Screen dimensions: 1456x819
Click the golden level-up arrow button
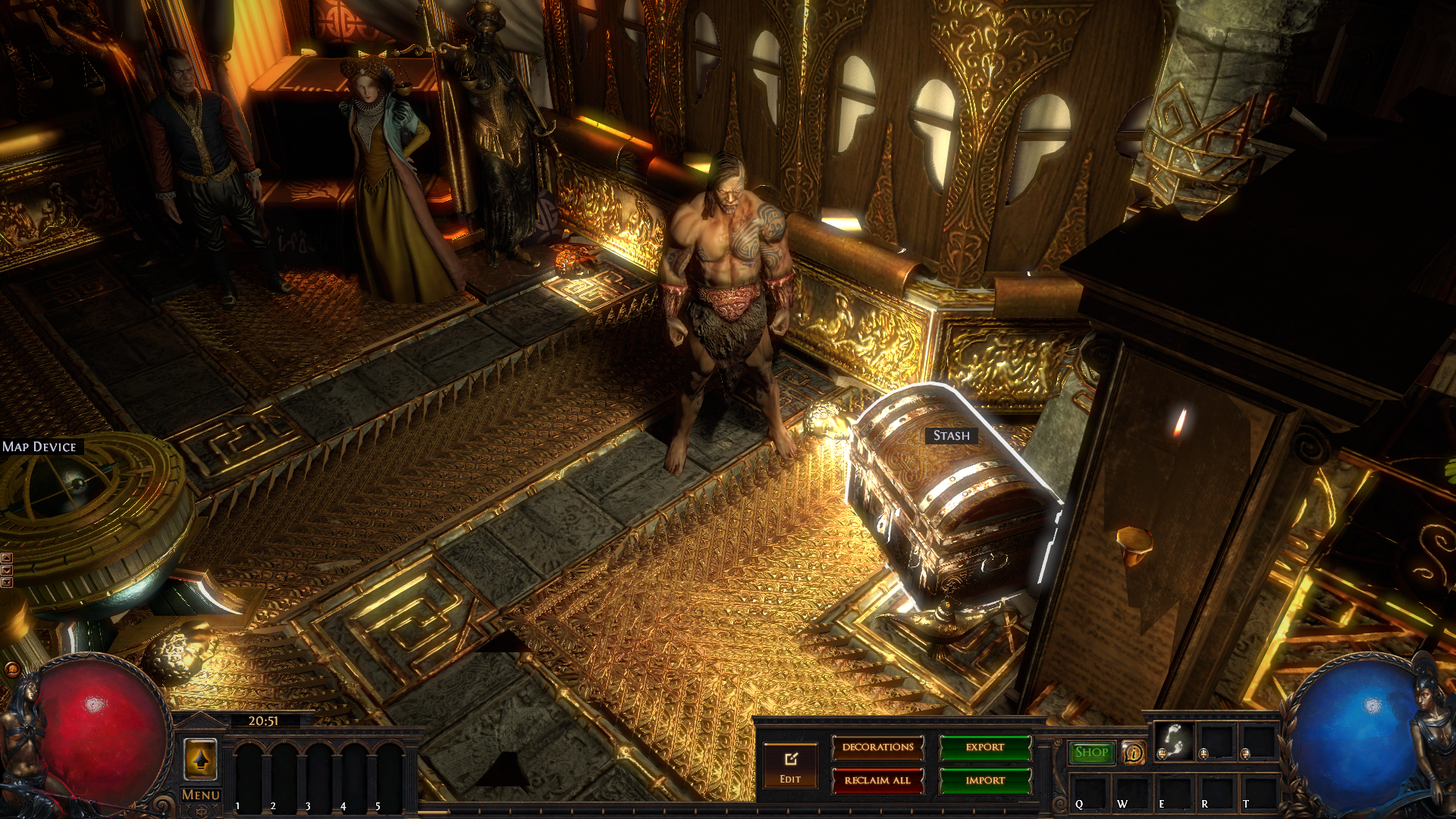[201, 759]
